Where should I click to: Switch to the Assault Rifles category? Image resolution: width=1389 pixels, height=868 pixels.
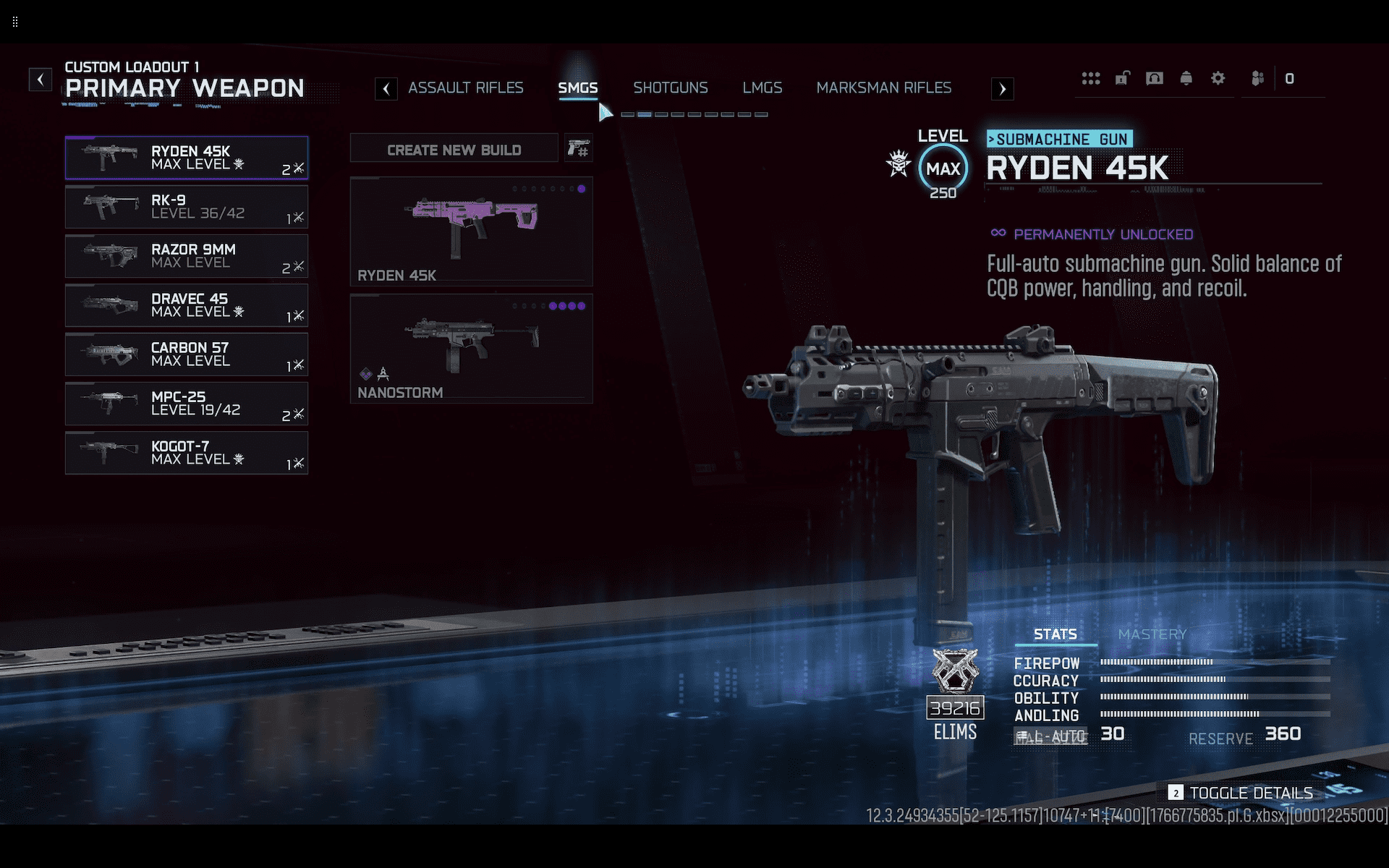(x=465, y=88)
